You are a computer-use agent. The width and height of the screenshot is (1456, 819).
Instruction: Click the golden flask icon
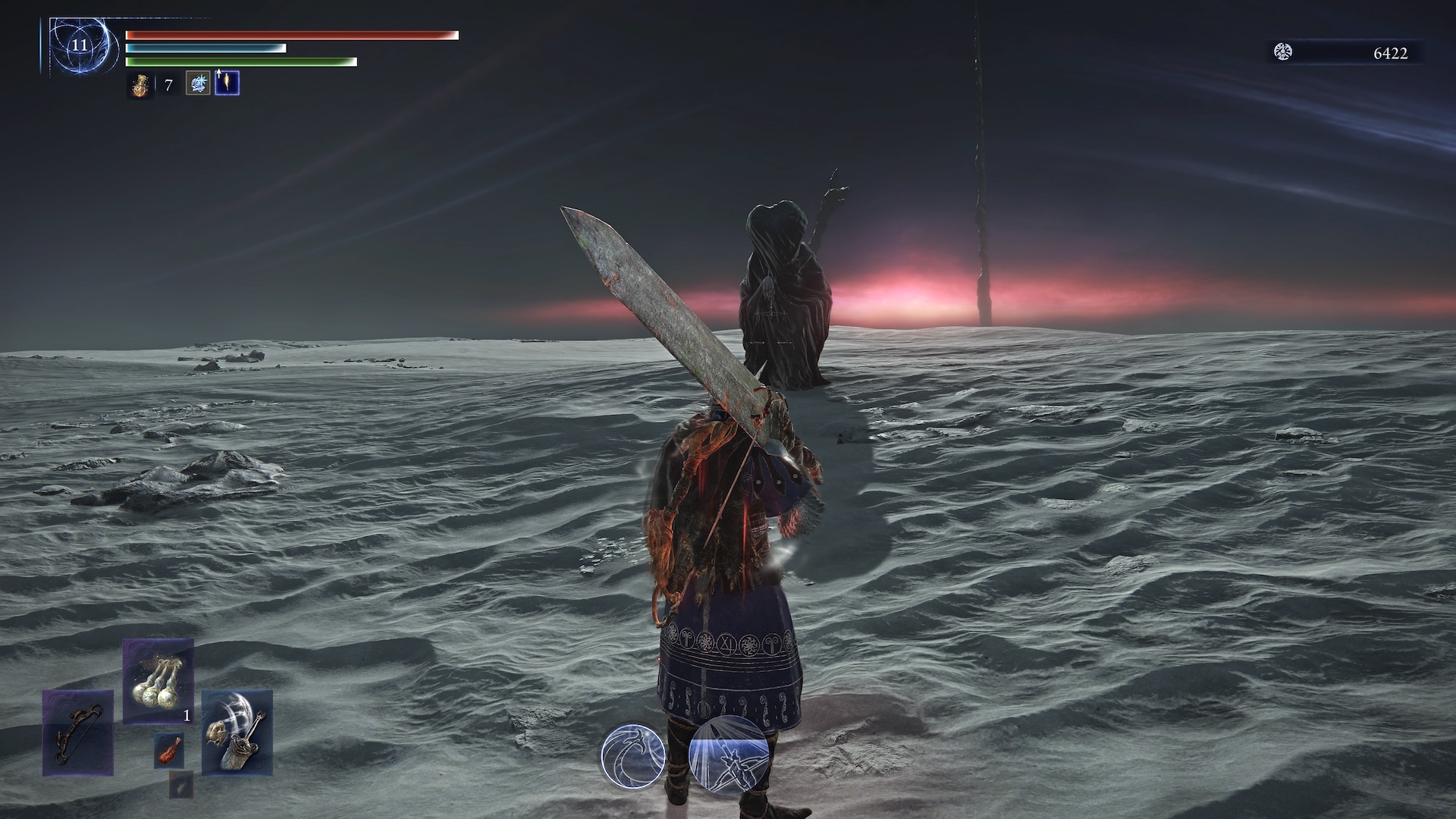[x=140, y=85]
